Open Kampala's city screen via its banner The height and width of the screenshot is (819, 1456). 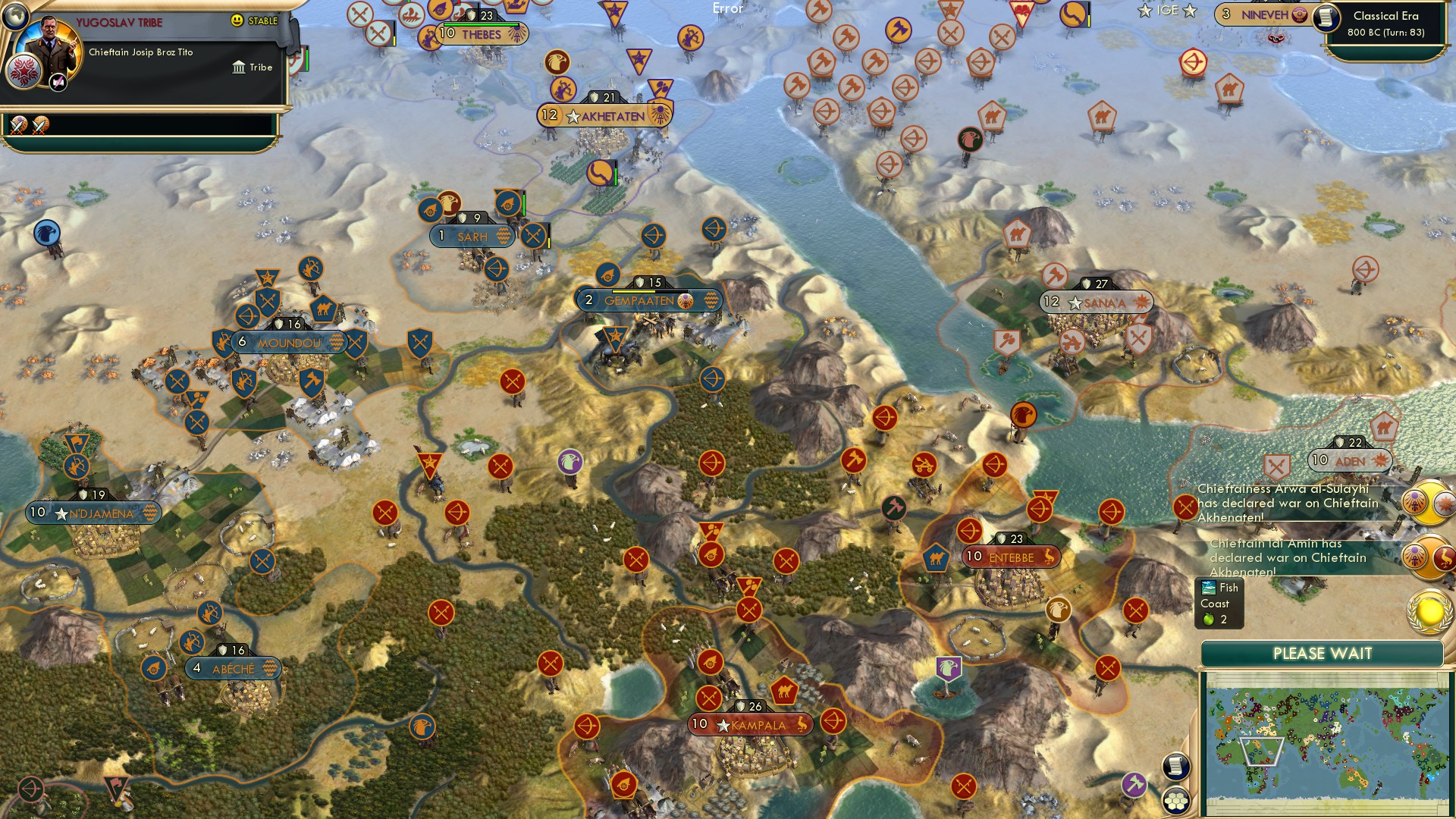[x=751, y=725]
